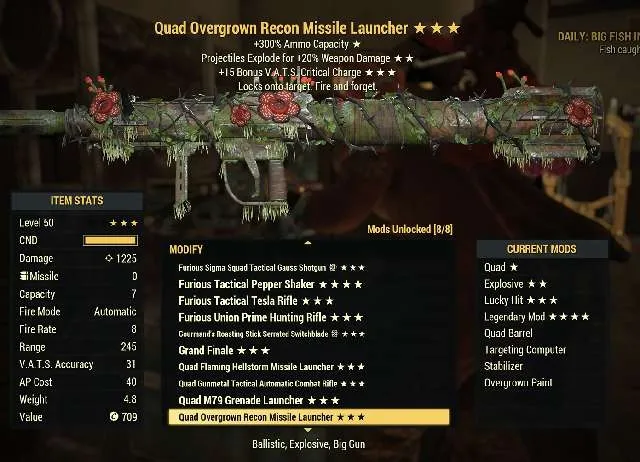
Task: Click highlighted Quad Overgrown Recon Missile Launcher row
Action: tap(271, 416)
